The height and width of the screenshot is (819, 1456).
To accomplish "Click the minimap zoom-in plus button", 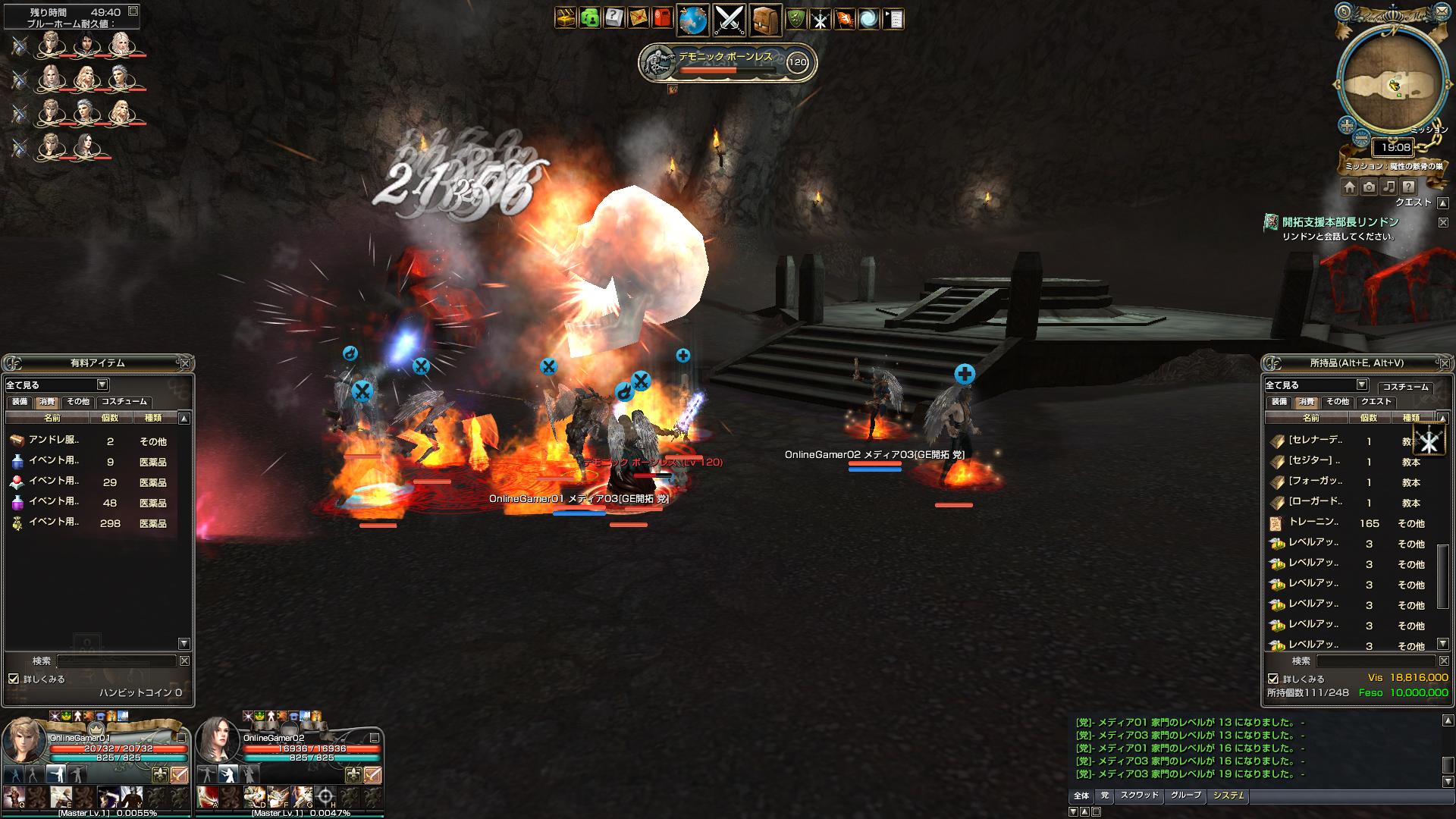I will (1347, 125).
